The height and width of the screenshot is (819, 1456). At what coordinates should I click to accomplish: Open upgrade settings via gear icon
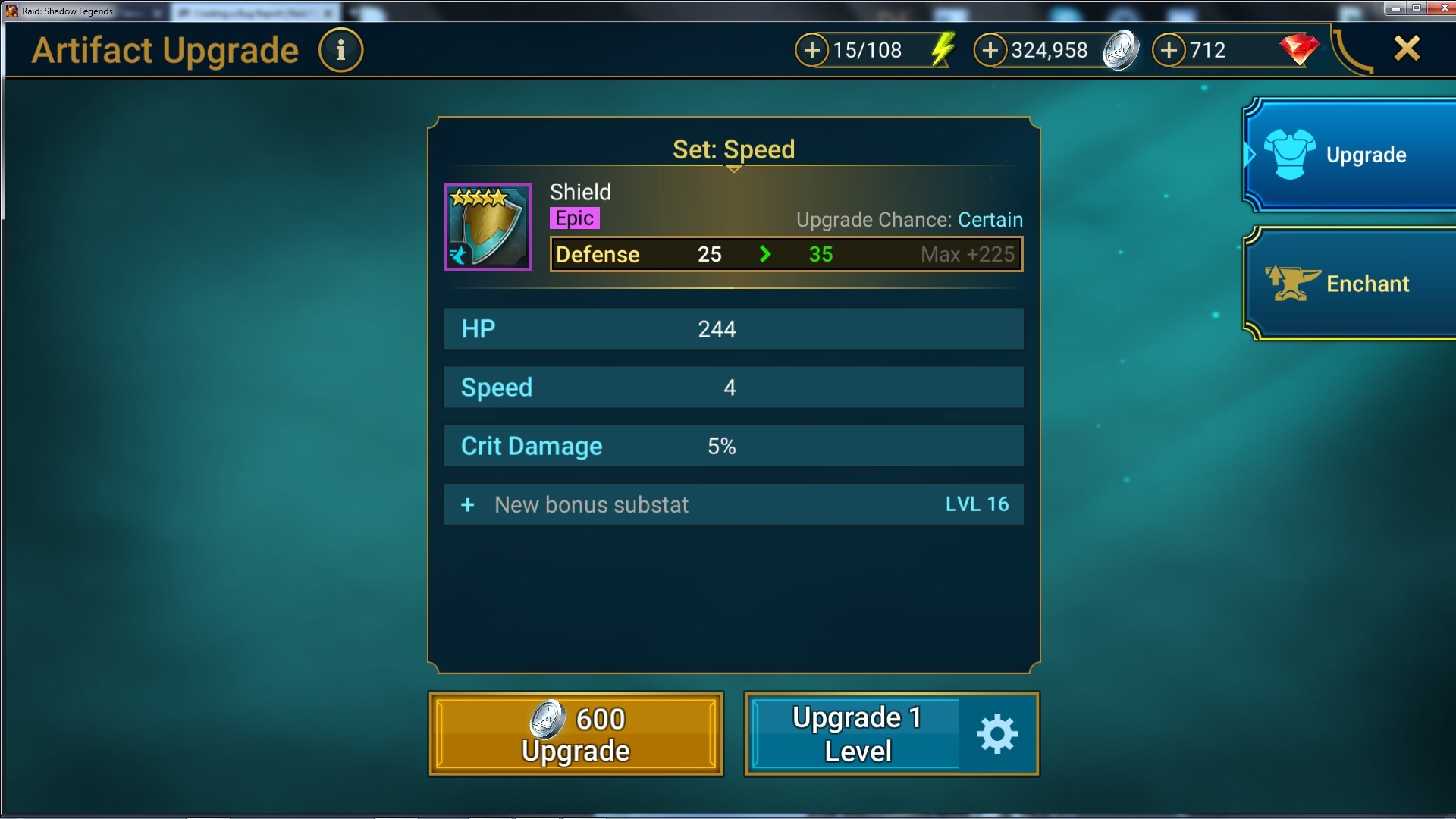pyautogui.click(x=996, y=733)
